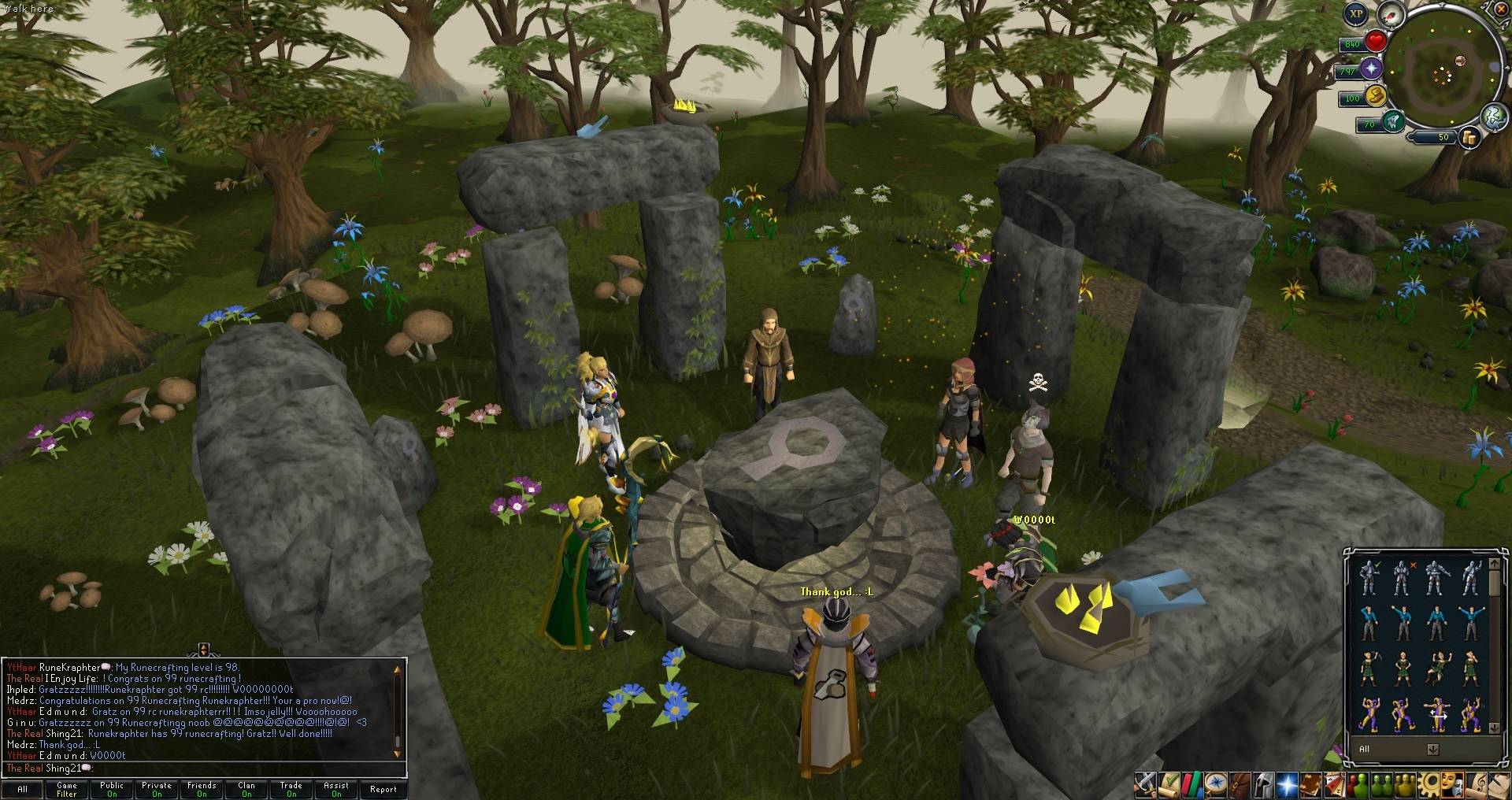Open the world map globe icon

pyautogui.click(x=1494, y=117)
